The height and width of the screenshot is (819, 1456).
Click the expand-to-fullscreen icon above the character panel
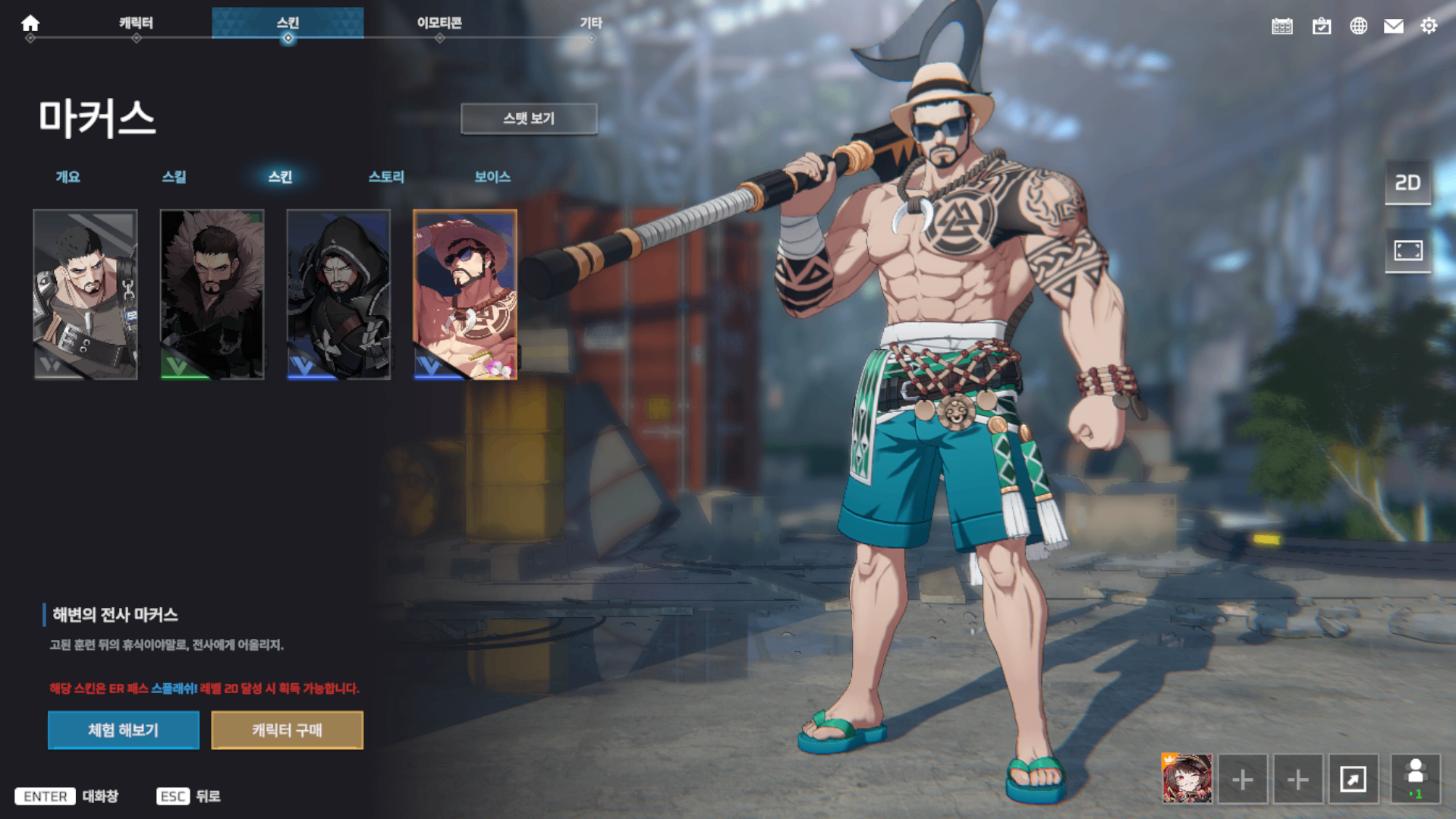(x=1407, y=251)
